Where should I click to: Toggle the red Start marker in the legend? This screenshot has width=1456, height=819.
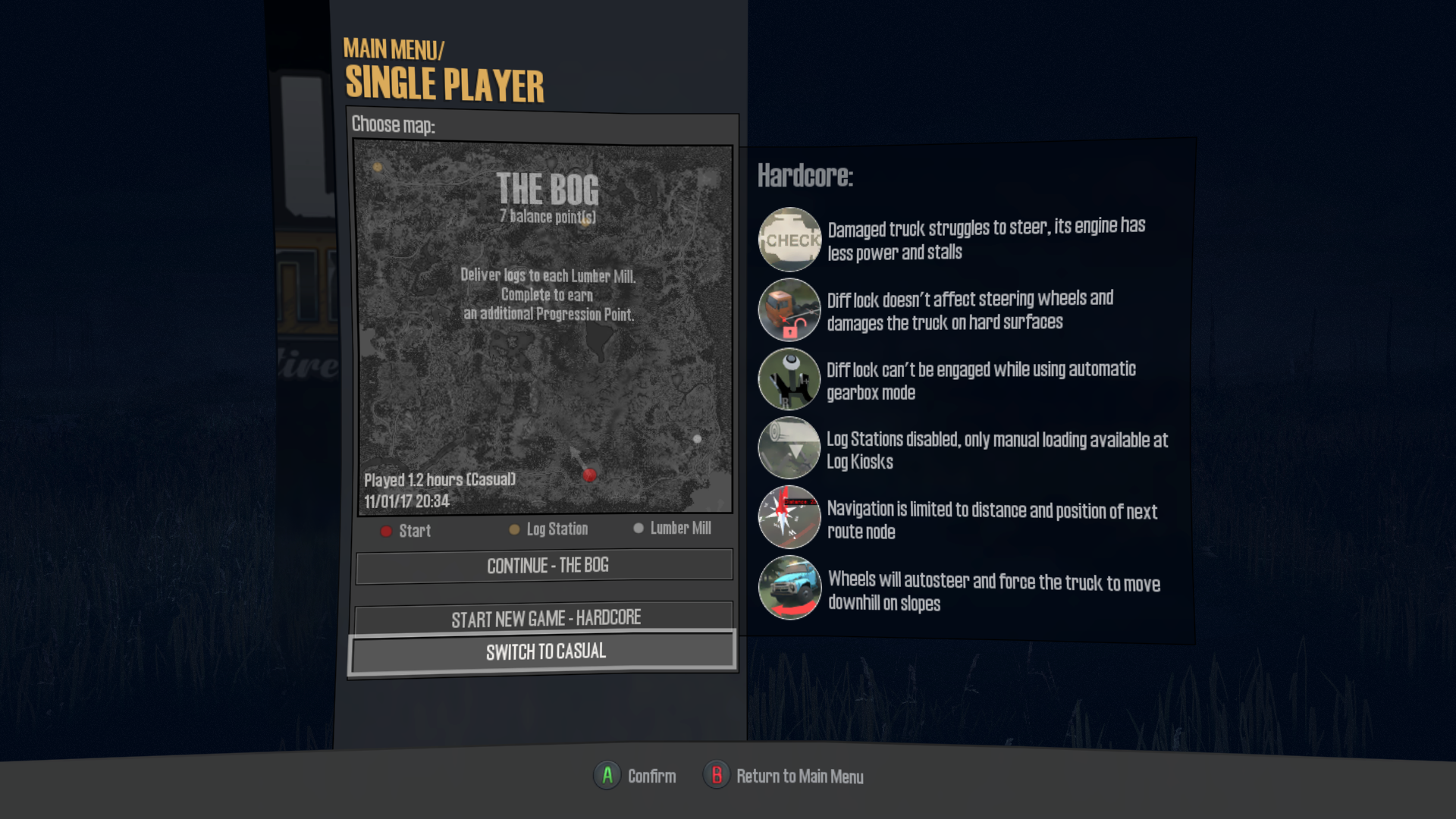tap(387, 531)
